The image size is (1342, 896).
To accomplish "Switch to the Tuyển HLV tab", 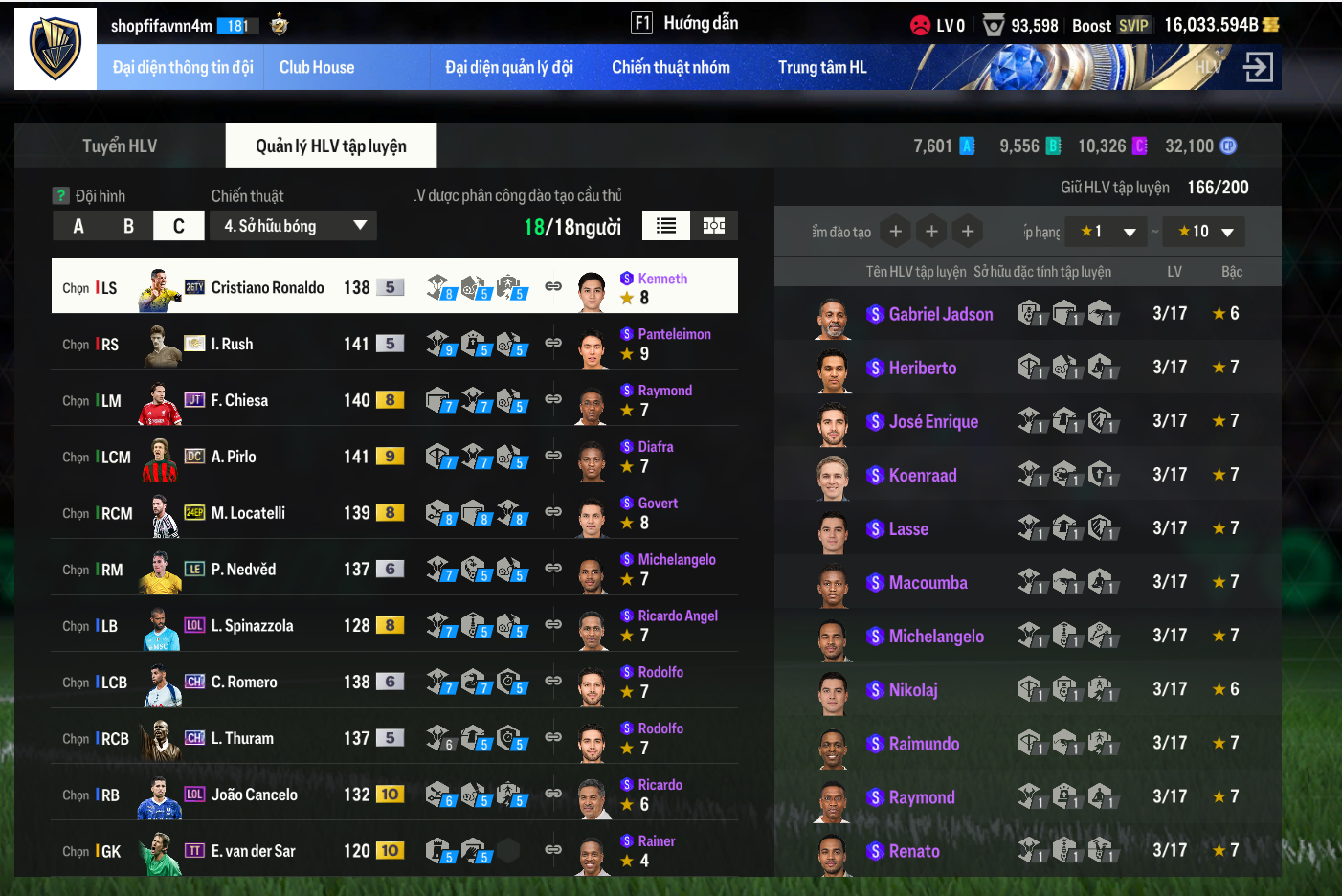I will point(120,146).
